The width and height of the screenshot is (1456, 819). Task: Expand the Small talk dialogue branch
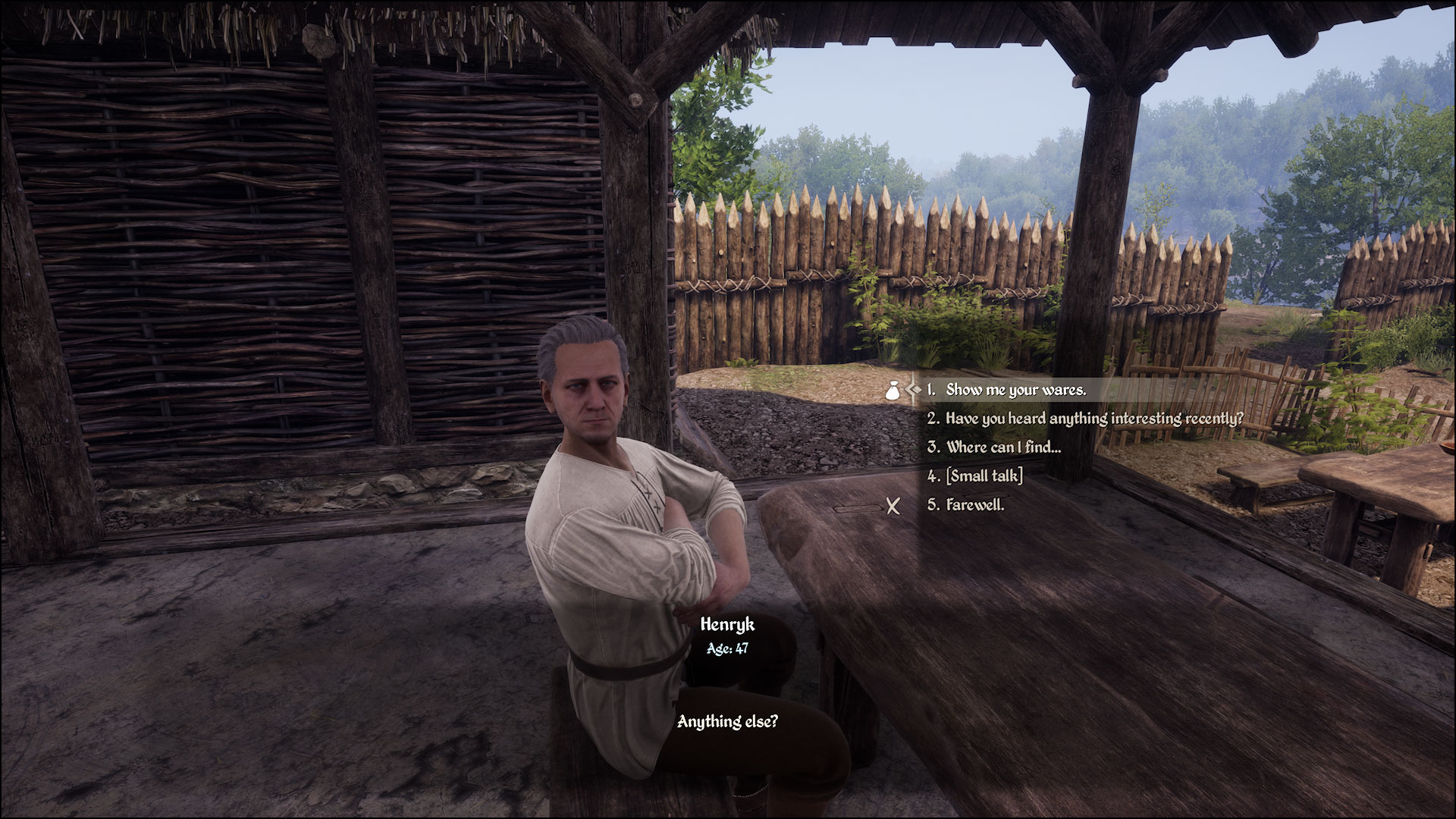pos(984,477)
